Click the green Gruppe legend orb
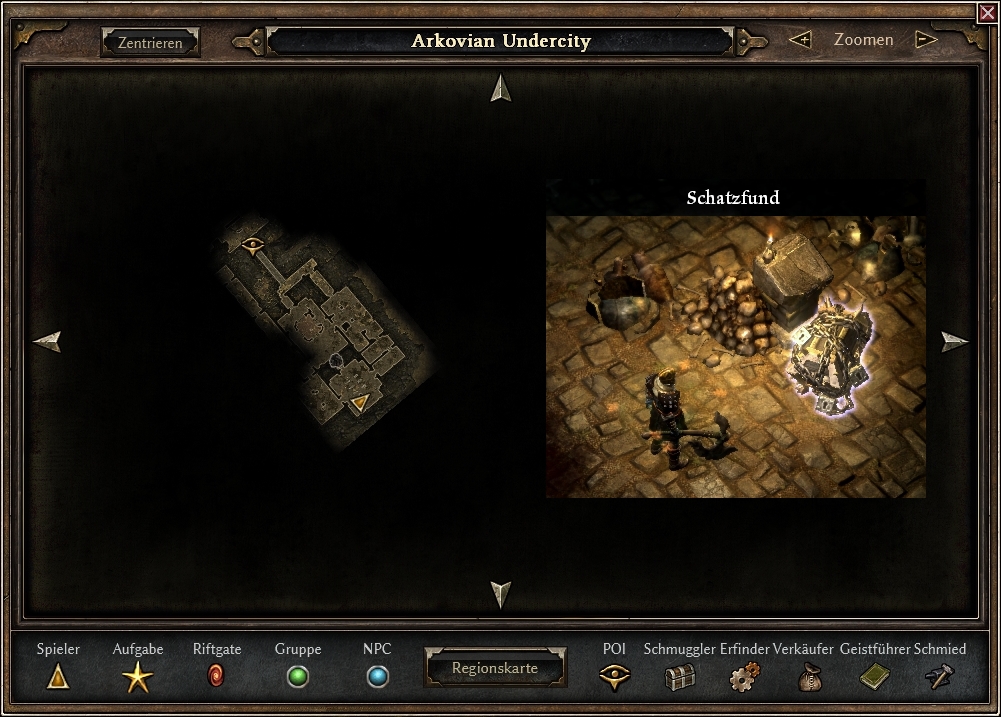This screenshot has height=717, width=1001. point(297,677)
